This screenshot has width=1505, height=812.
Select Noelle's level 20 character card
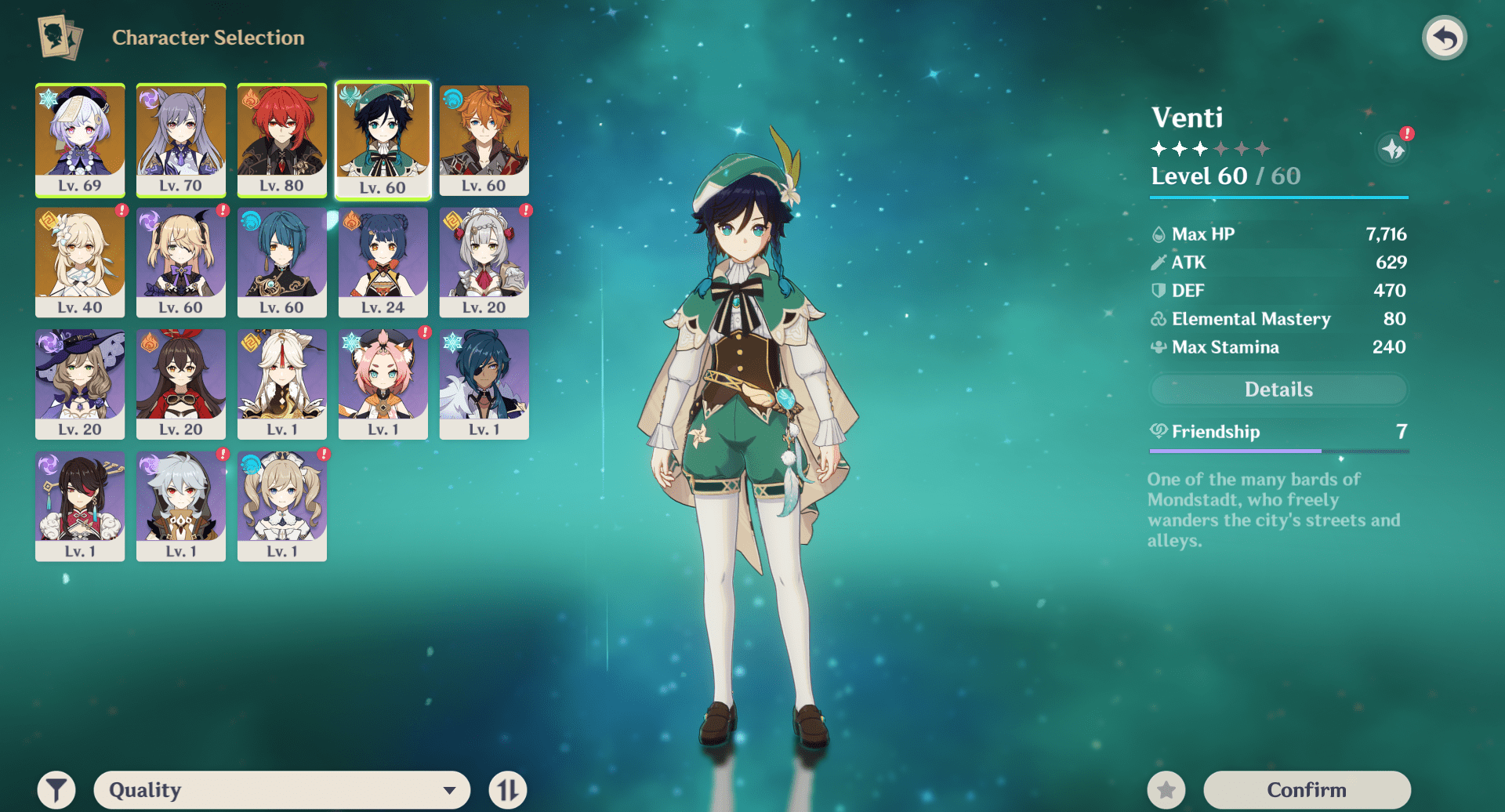(x=484, y=262)
